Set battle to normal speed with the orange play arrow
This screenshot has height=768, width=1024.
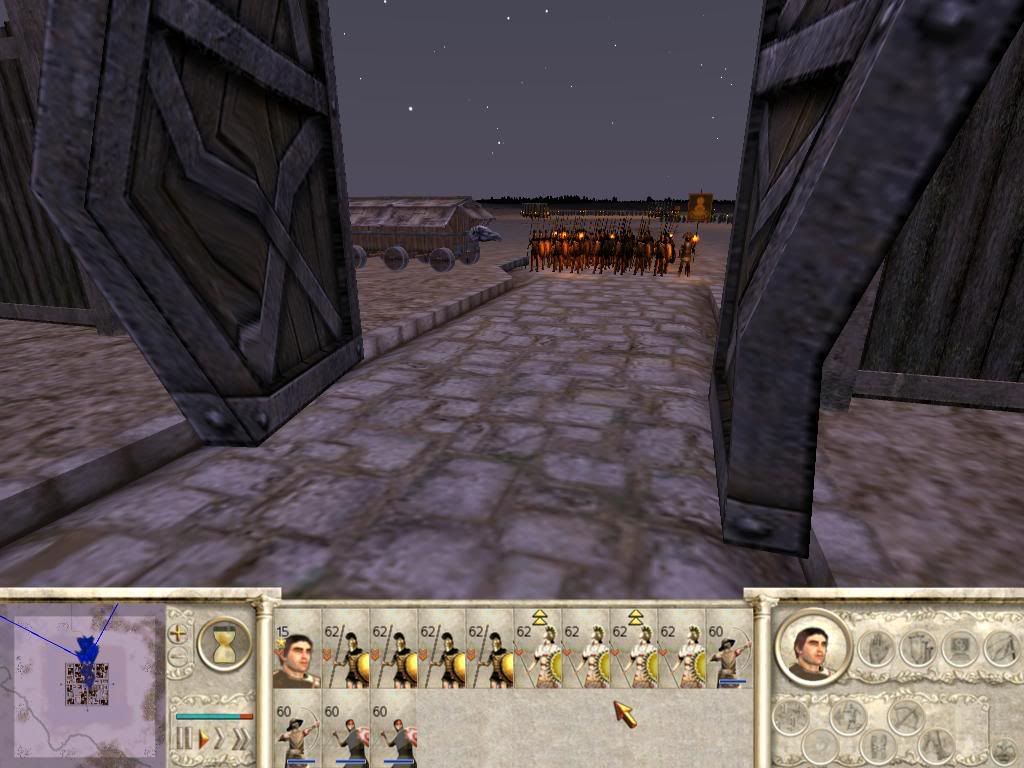tap(203, 739)
